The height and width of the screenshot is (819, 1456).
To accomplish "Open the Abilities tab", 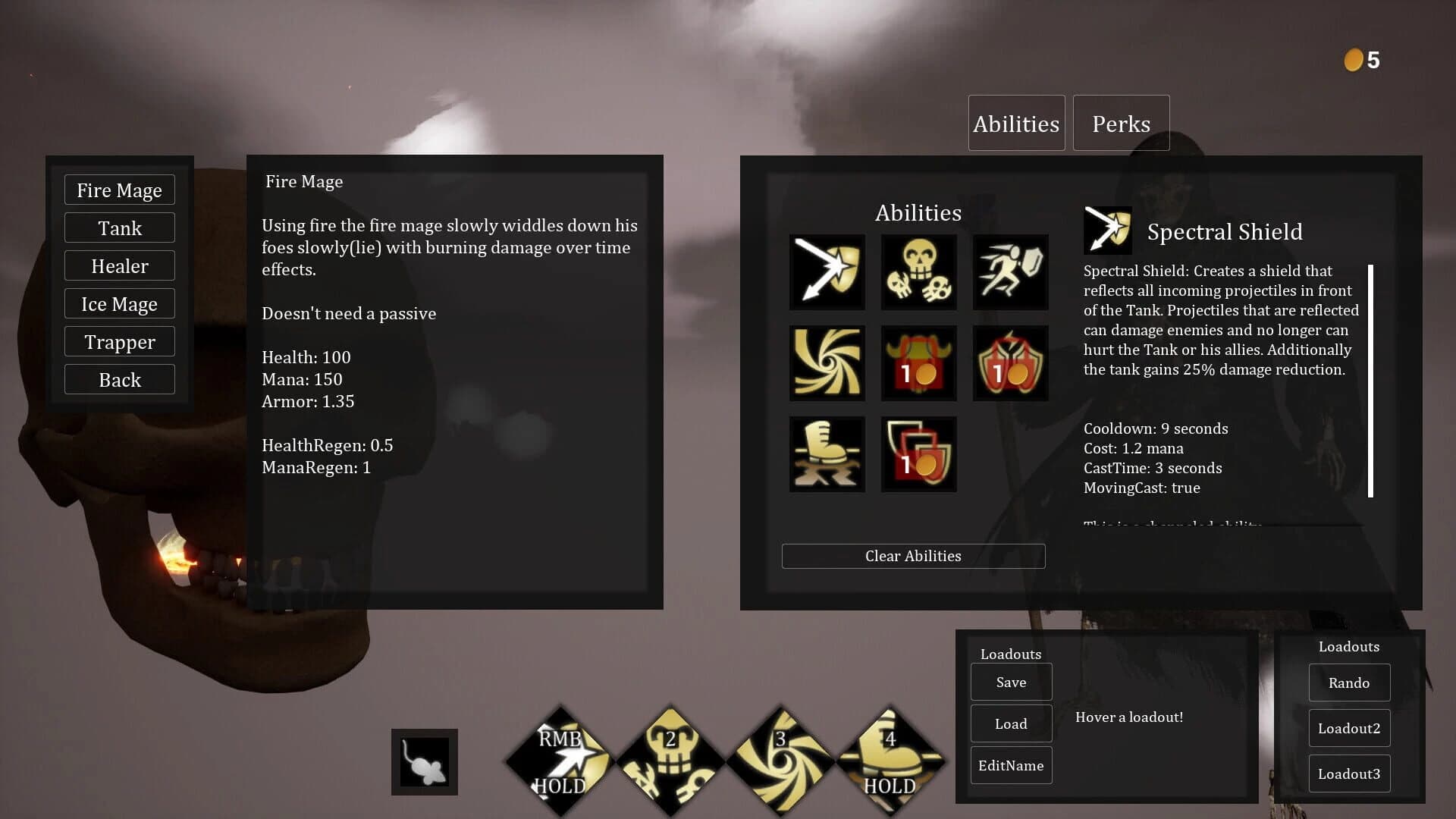I will (1016, 123).
